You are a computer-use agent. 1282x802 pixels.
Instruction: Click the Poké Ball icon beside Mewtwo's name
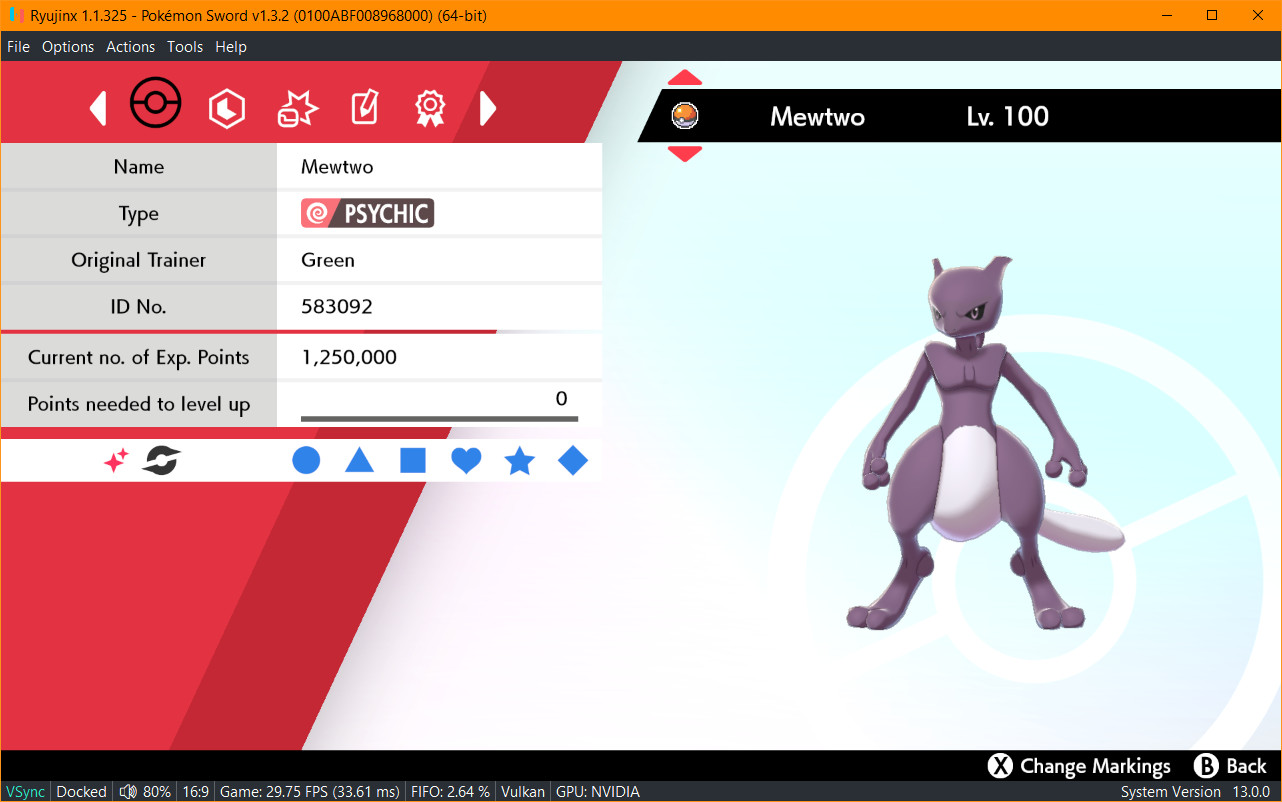coord(683,114)
